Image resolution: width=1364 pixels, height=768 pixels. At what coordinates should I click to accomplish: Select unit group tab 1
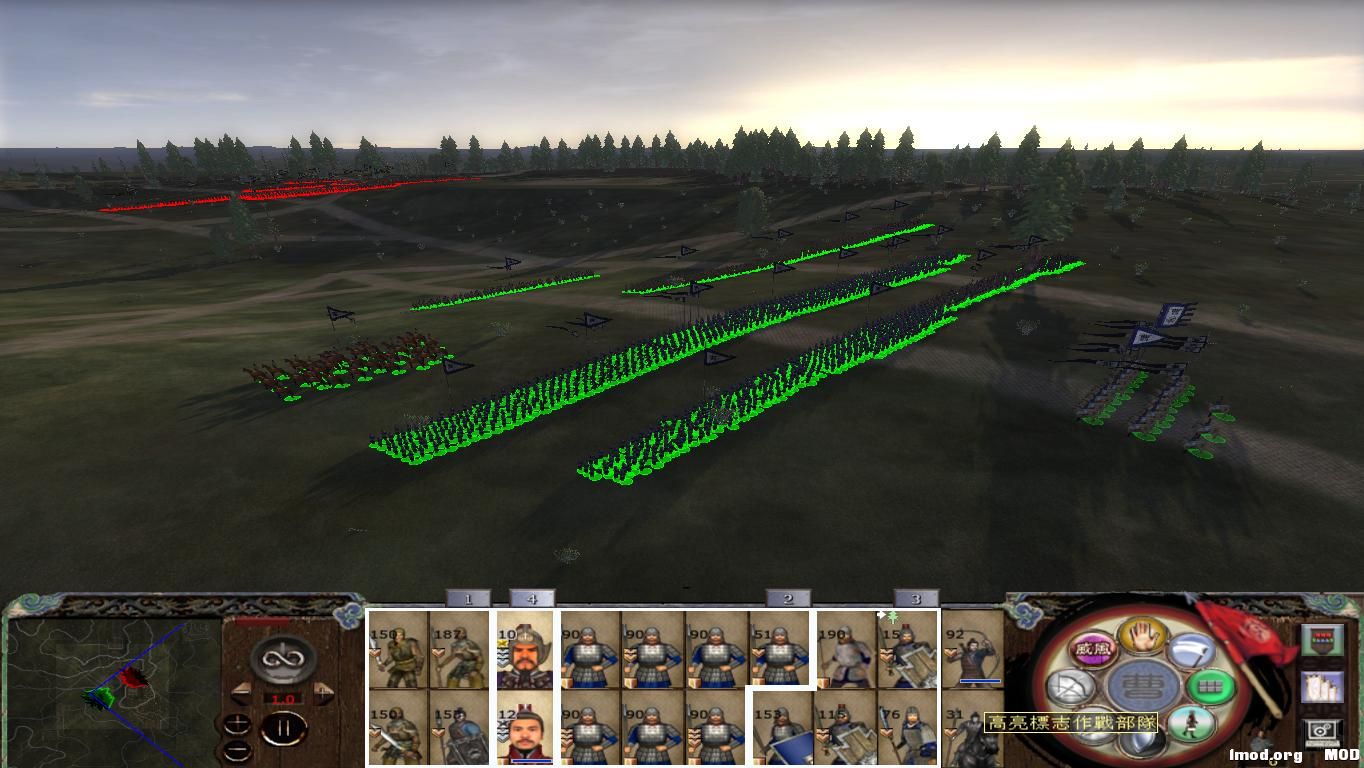467,600
